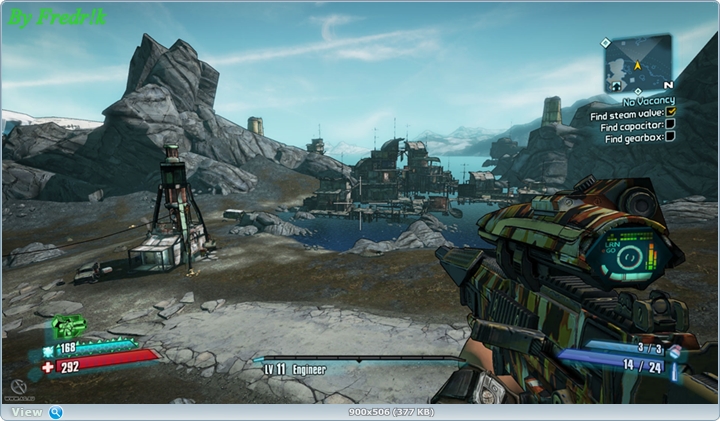Select the No Vacancy quest title
720x421 pixels.
click(648, 101)
